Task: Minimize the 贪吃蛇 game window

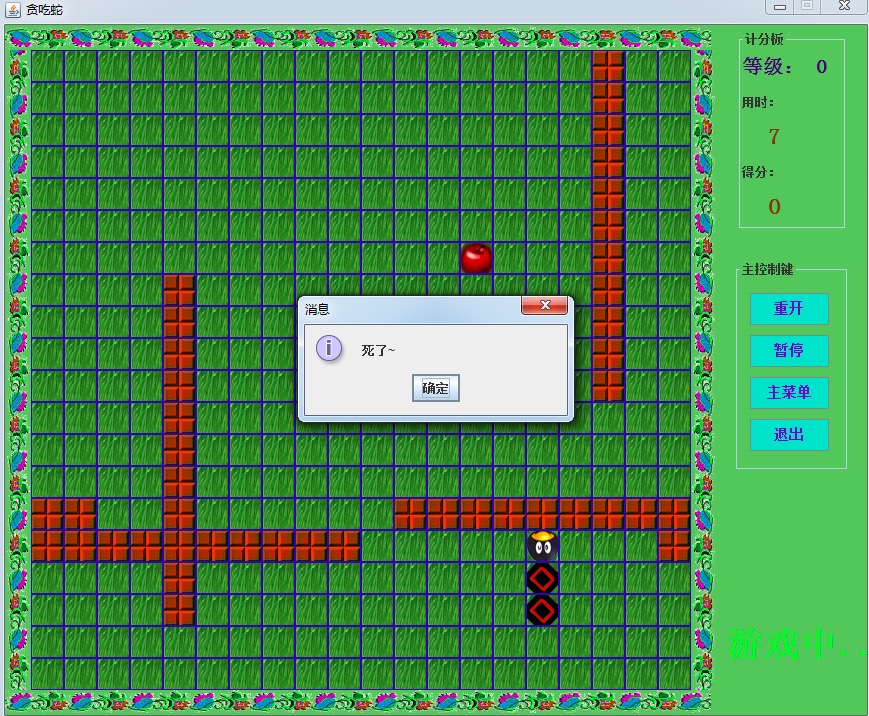Action: pos(780,7)
